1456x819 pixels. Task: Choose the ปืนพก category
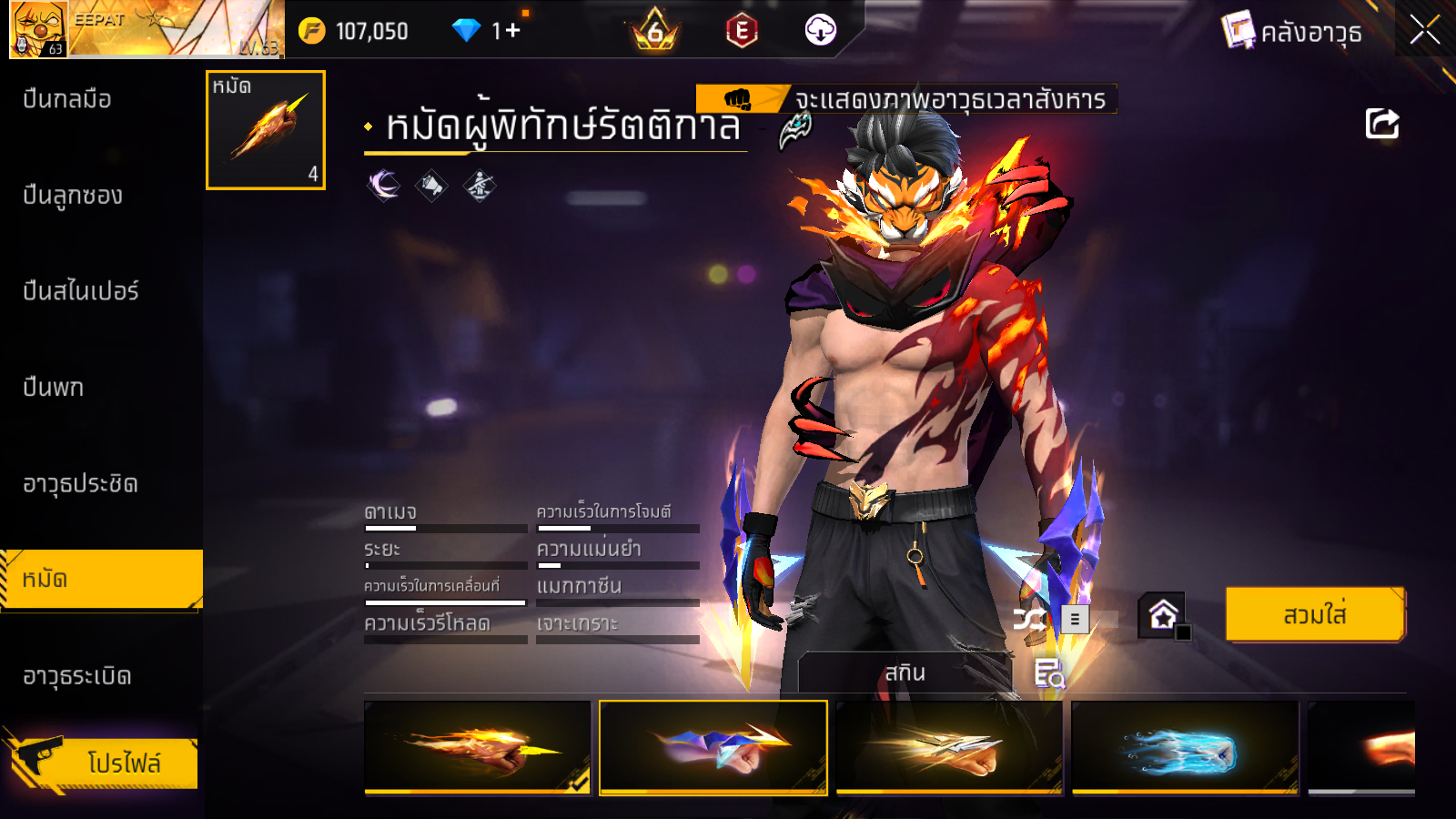(54, 388)
